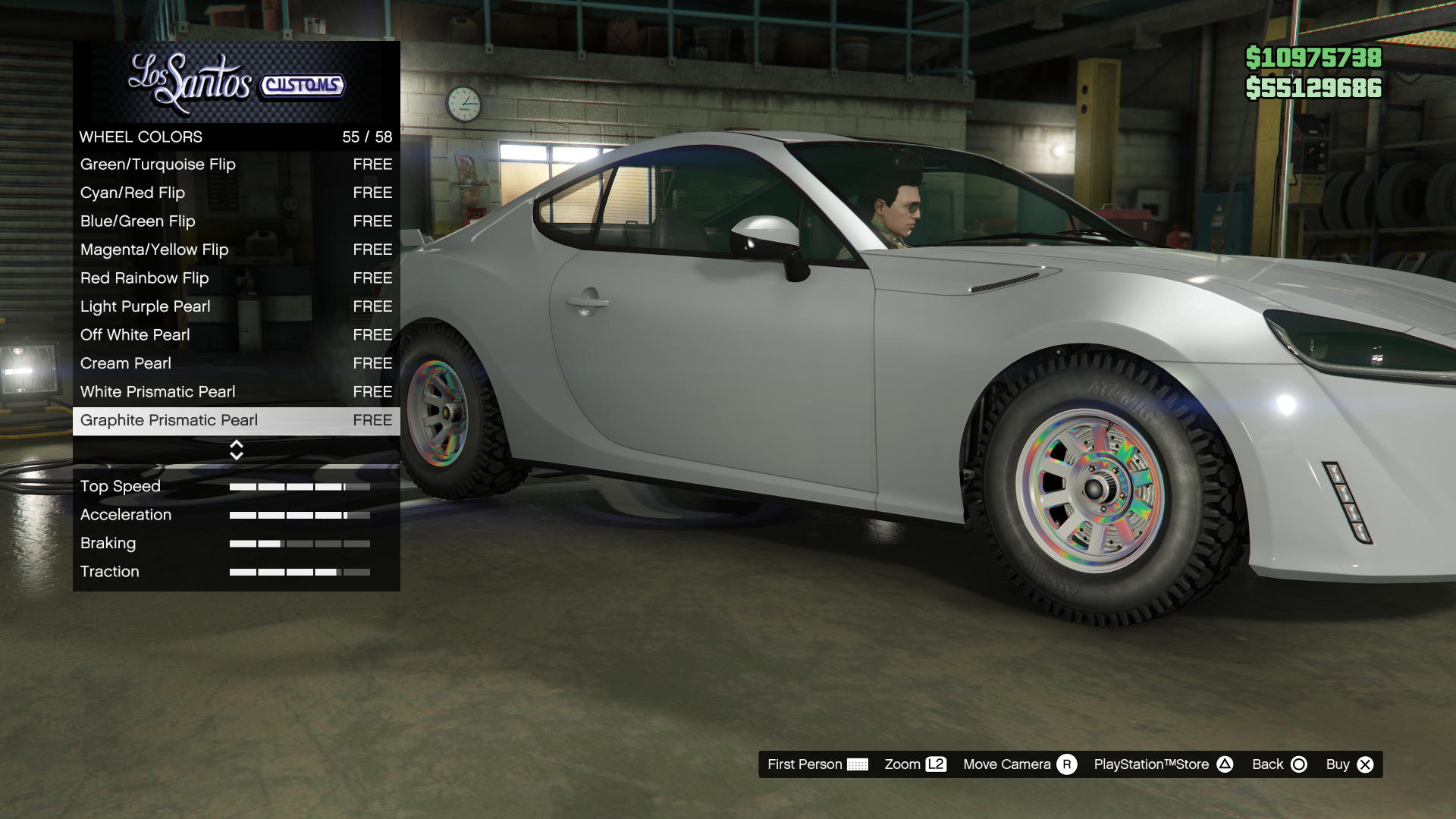Select White Prismatic Pearl entry
Screen dimensions: 1456x819
235,392
